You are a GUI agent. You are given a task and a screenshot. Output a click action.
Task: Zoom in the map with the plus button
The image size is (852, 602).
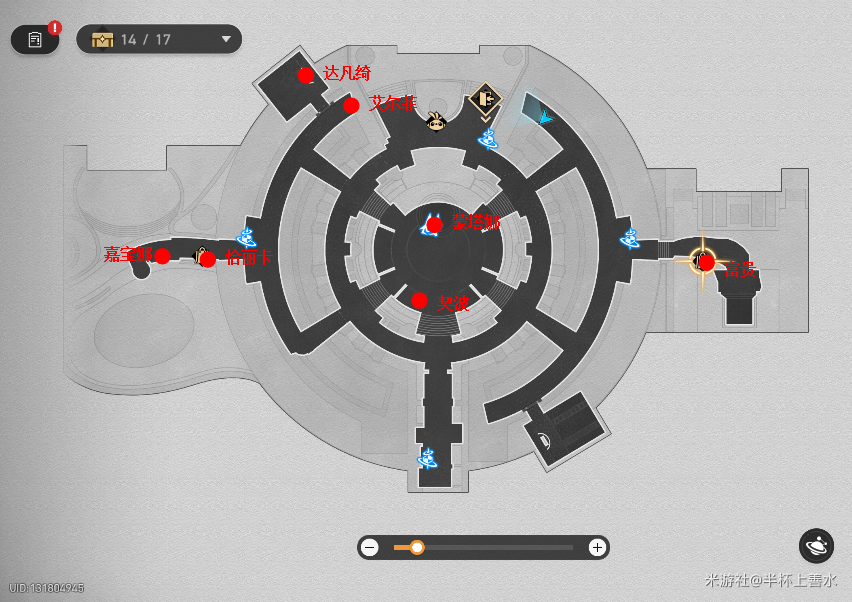click(597, 547)
